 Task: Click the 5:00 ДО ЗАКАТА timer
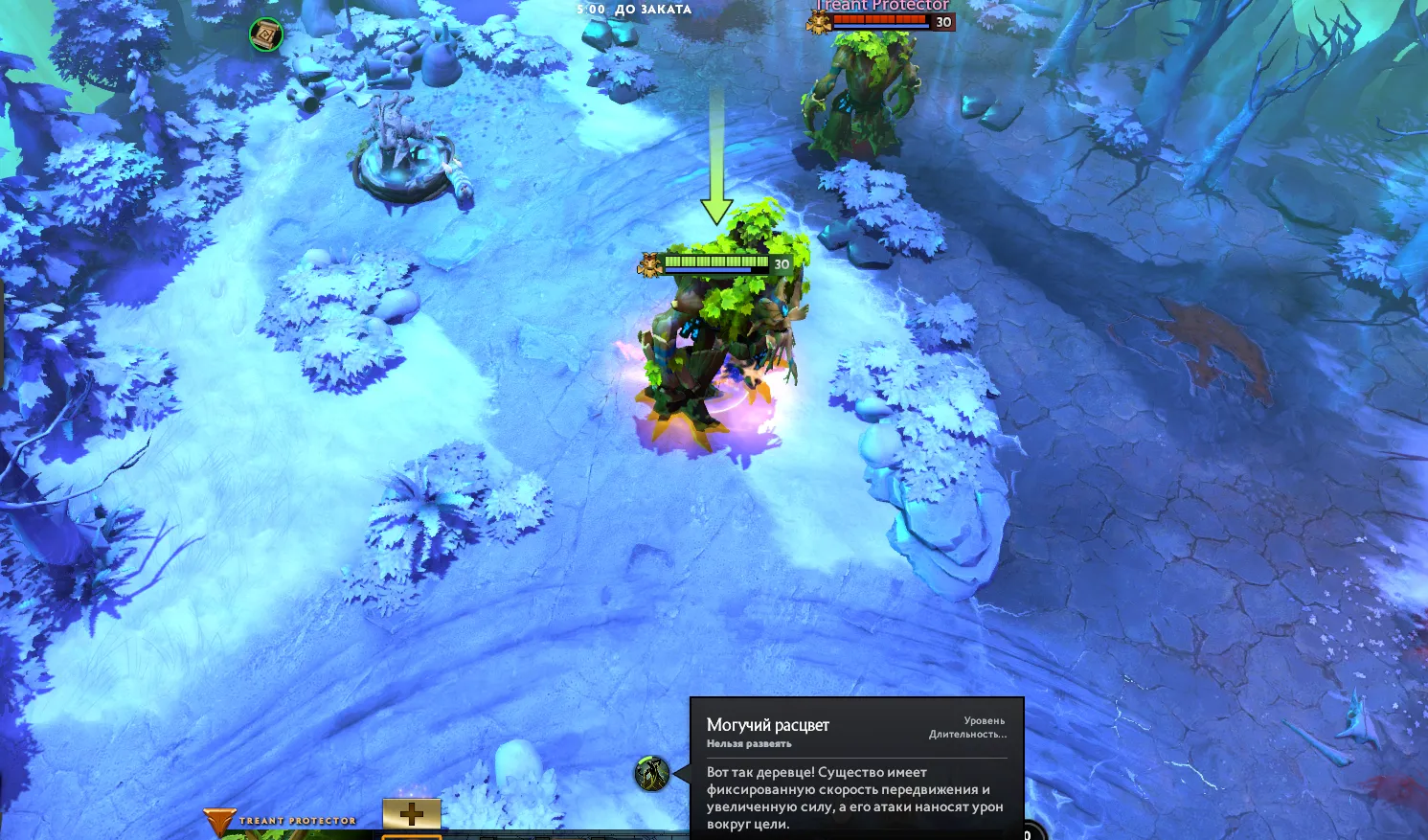(x=633, y=9)
